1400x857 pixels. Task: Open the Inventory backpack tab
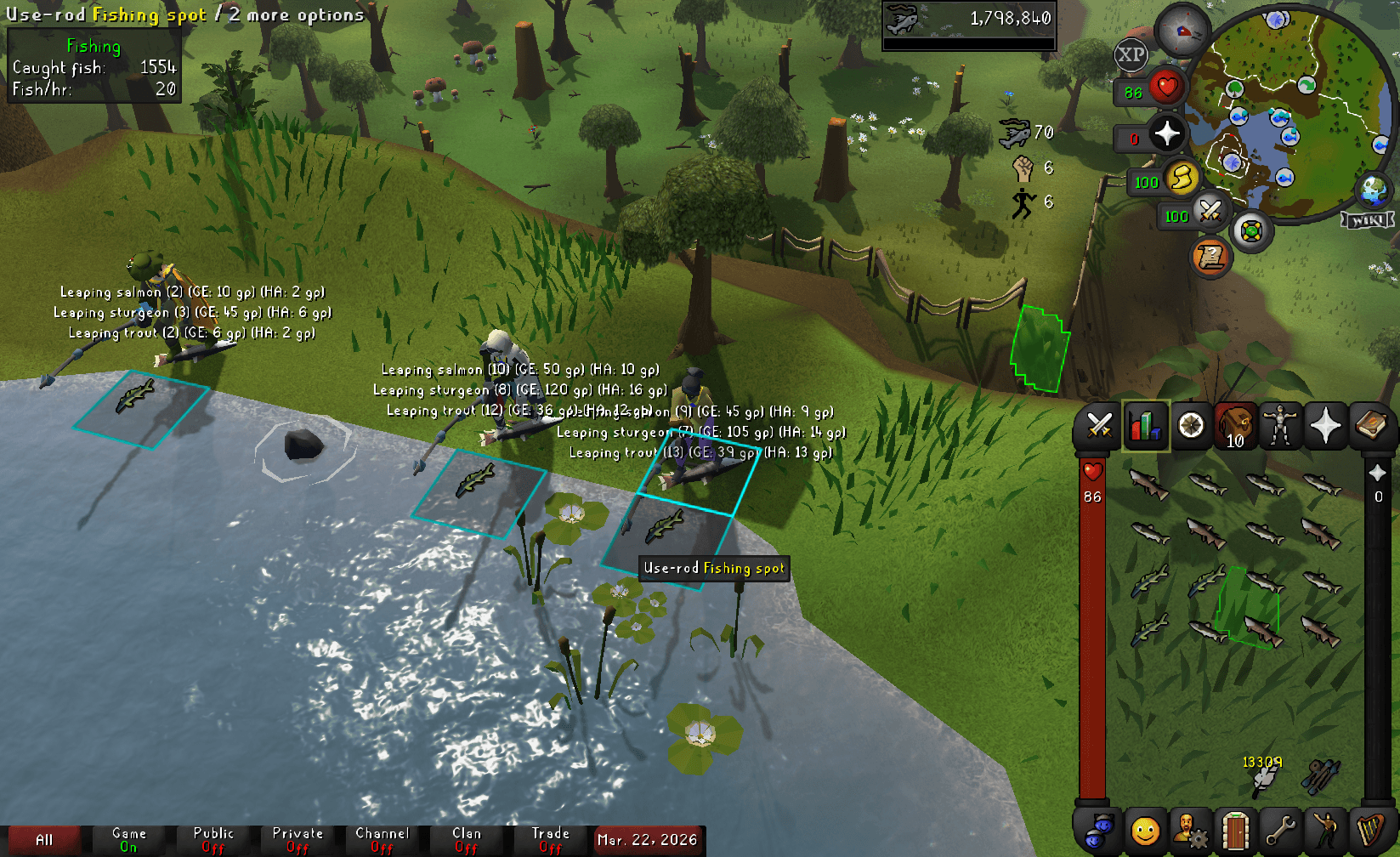[1235, 426]
